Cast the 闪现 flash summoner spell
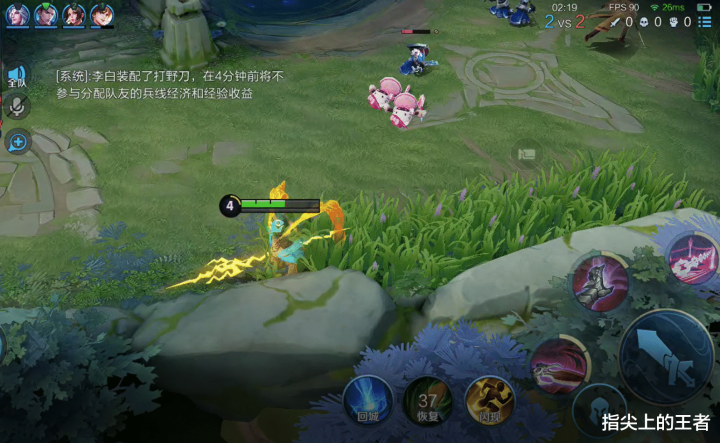Viewport: 720px width, 443px height. (x=489, y=399)
